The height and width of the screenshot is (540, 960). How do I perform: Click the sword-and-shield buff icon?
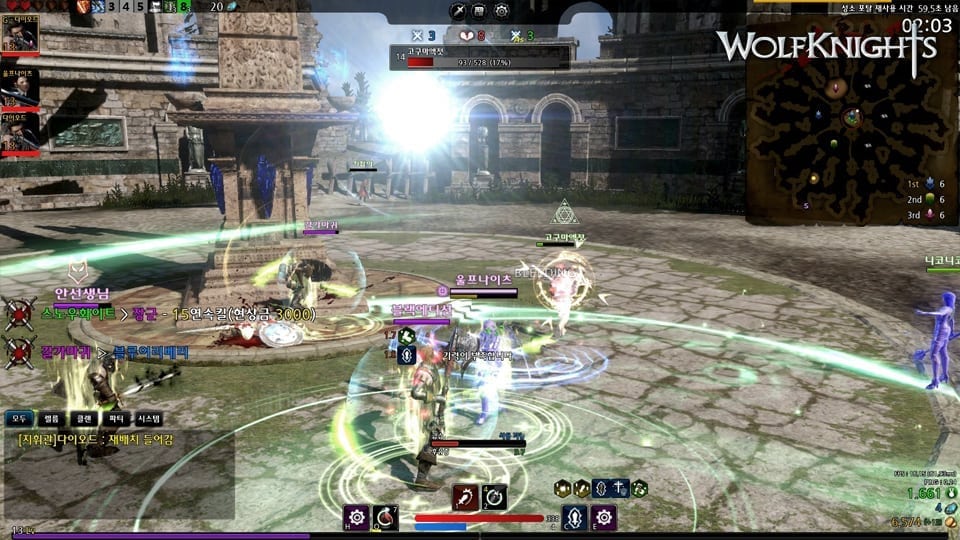point(620,488)
